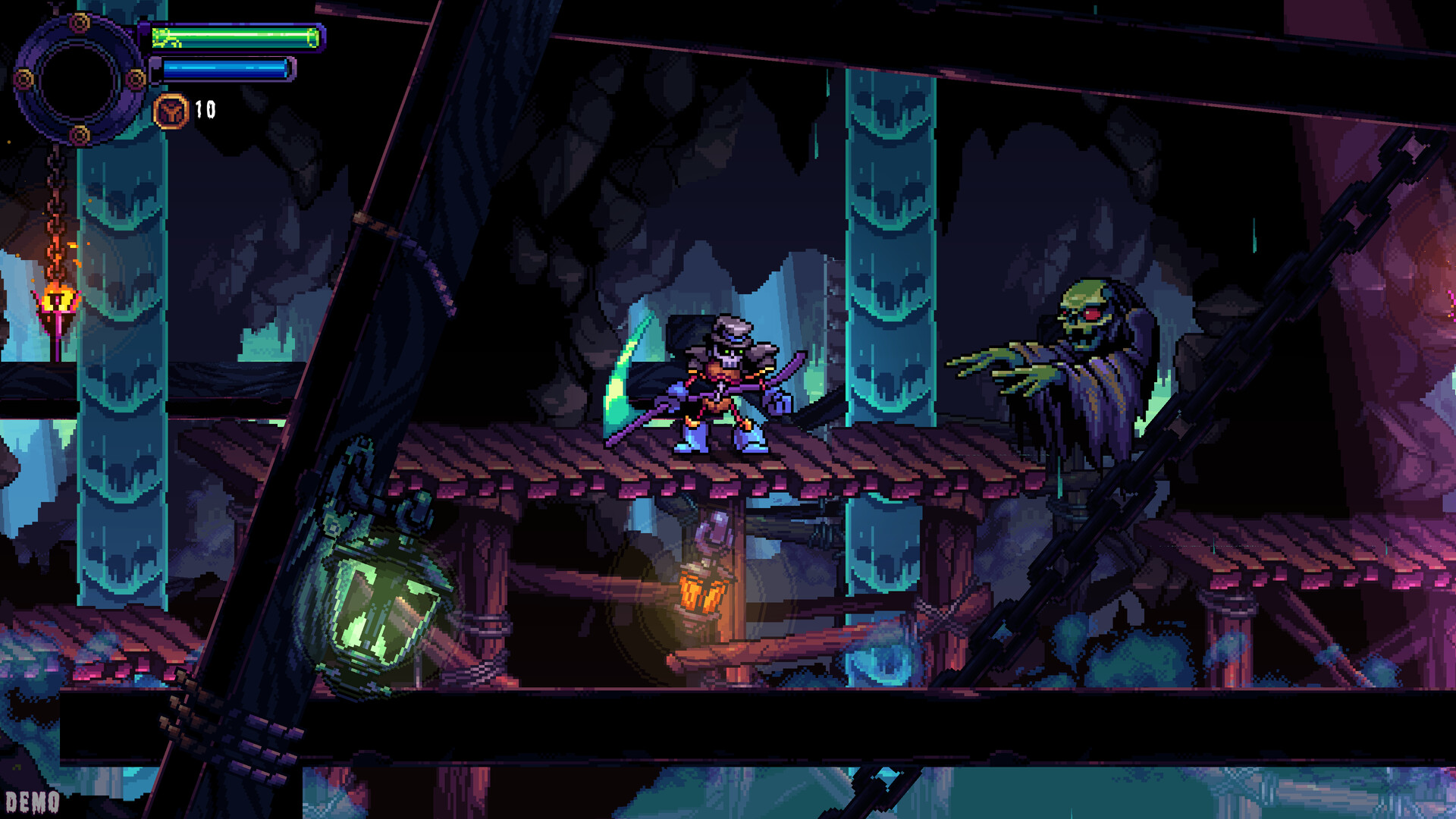Click the top gear knob on the ability wheel
The width and height of the screenshot is (1456, 819).
point(79,22)
